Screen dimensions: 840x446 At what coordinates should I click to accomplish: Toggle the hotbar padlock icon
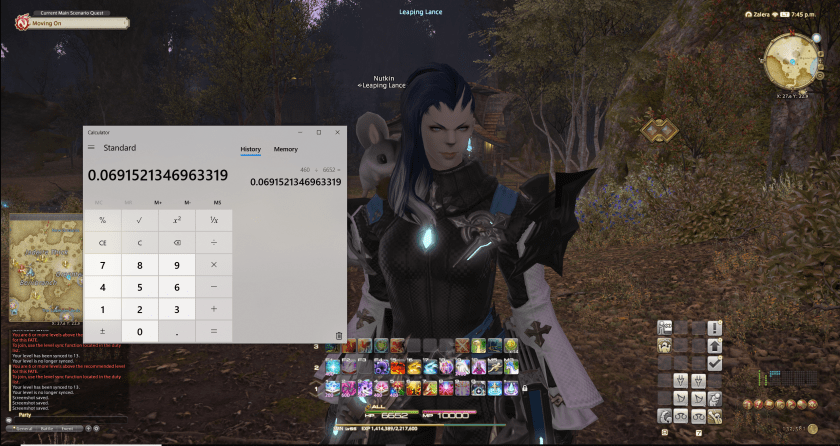pyautogui.click(x=525, y=387)
